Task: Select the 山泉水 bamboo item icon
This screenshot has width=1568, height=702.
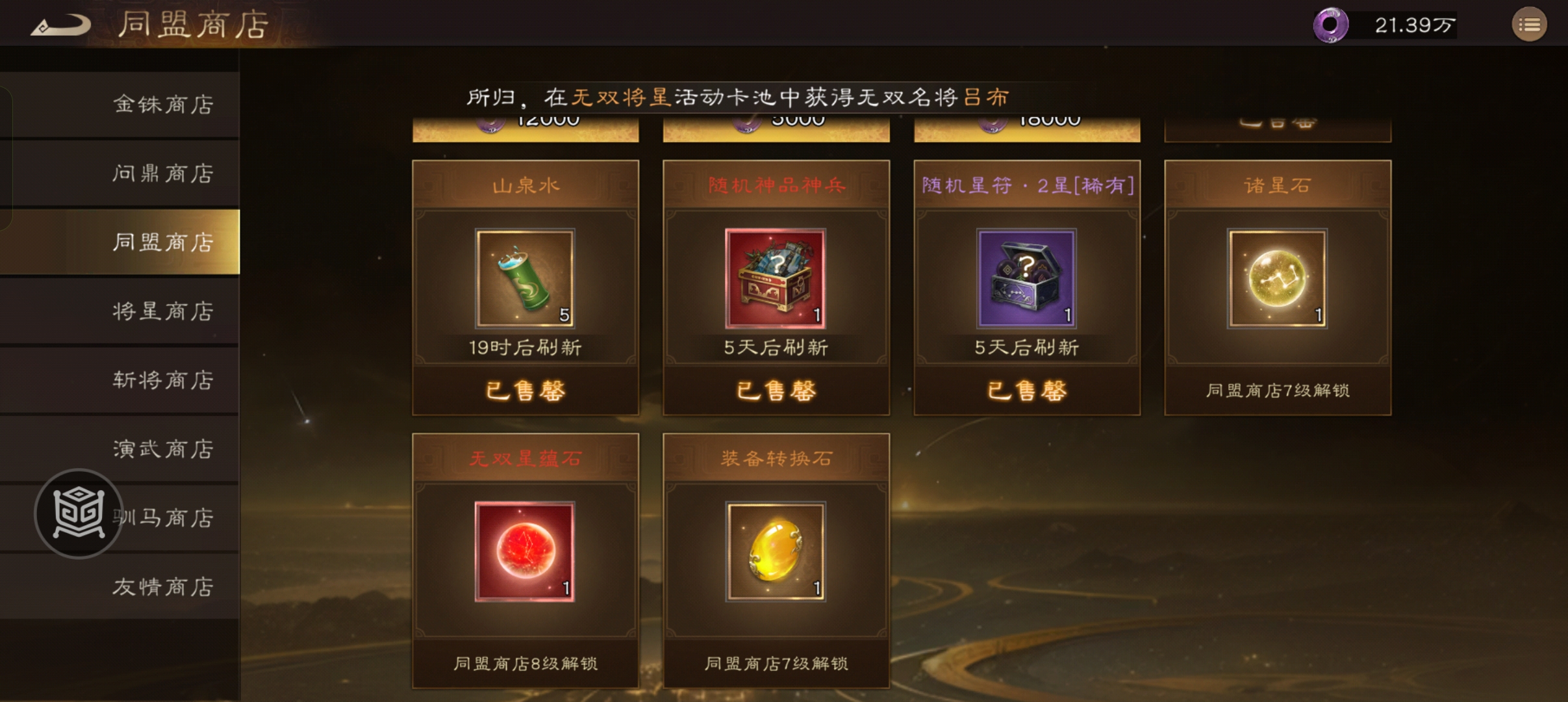Action: tap(525, 279)
